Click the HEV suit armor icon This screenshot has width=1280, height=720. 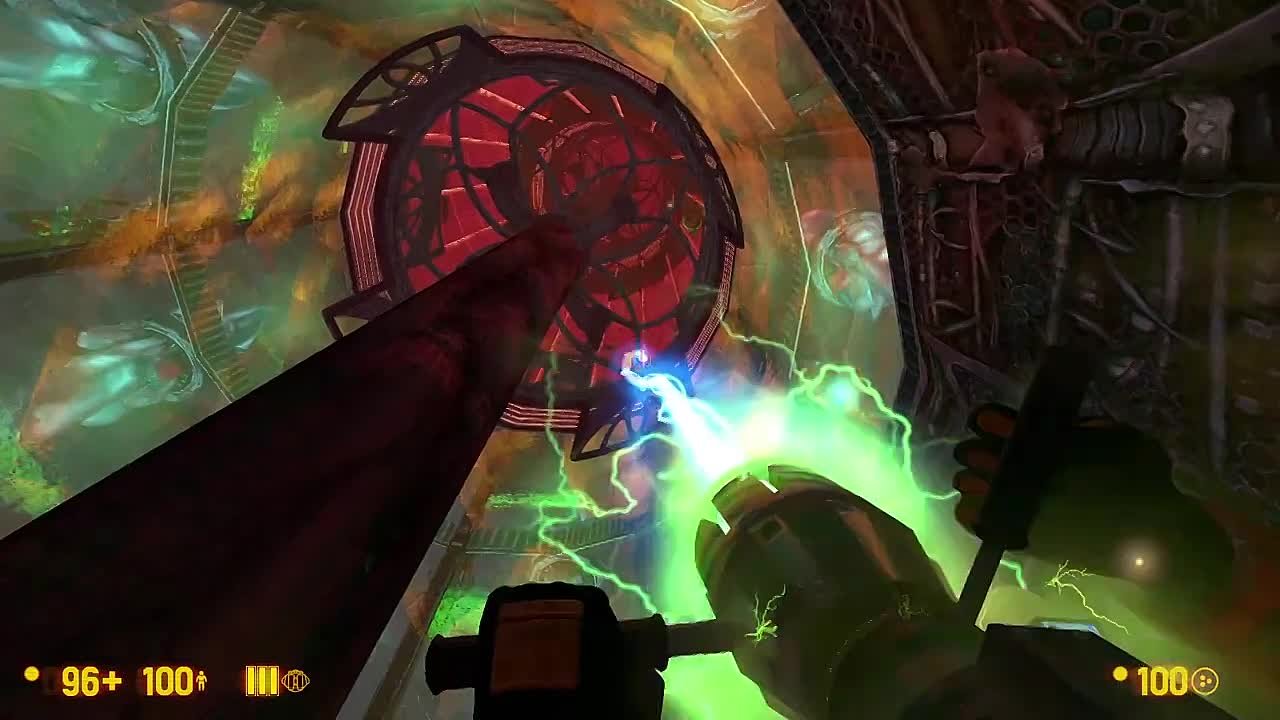pyautogui.click(x=200, y=681)
